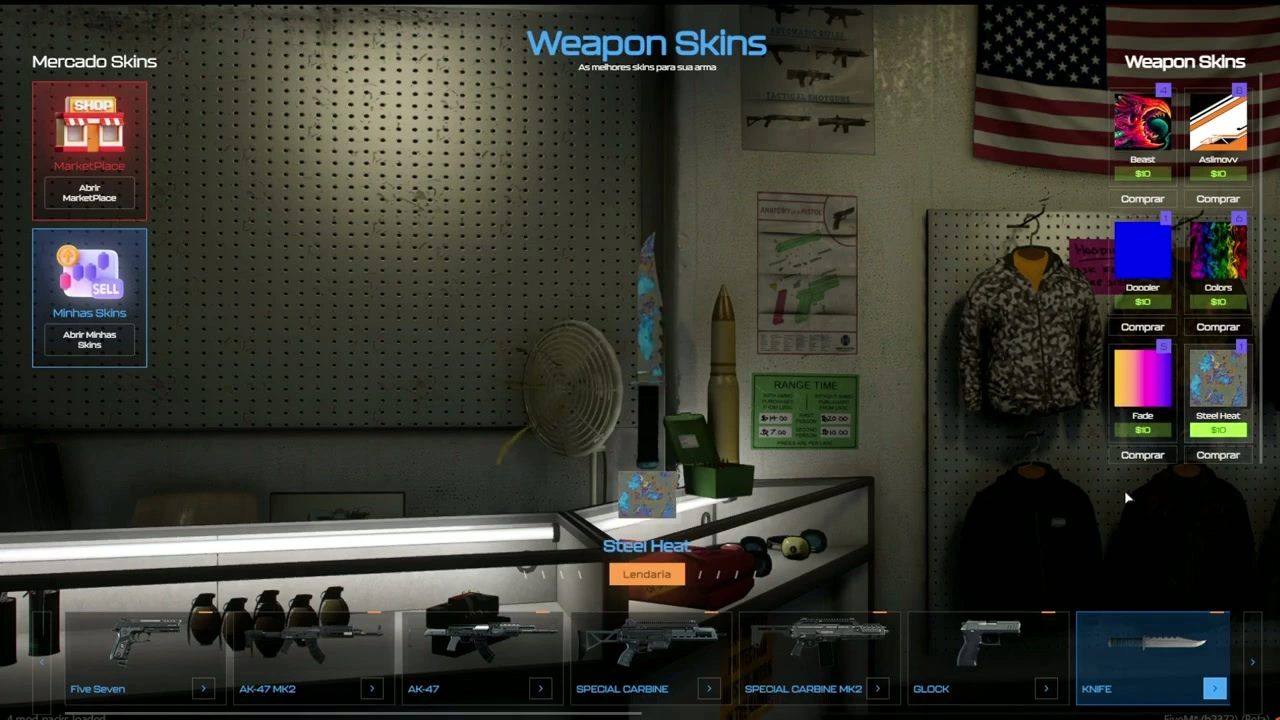Image resolution: width=1280 pixels, height=720 pixels.
Task: Click Comprar under the Beast skin
Action: 1142,198
